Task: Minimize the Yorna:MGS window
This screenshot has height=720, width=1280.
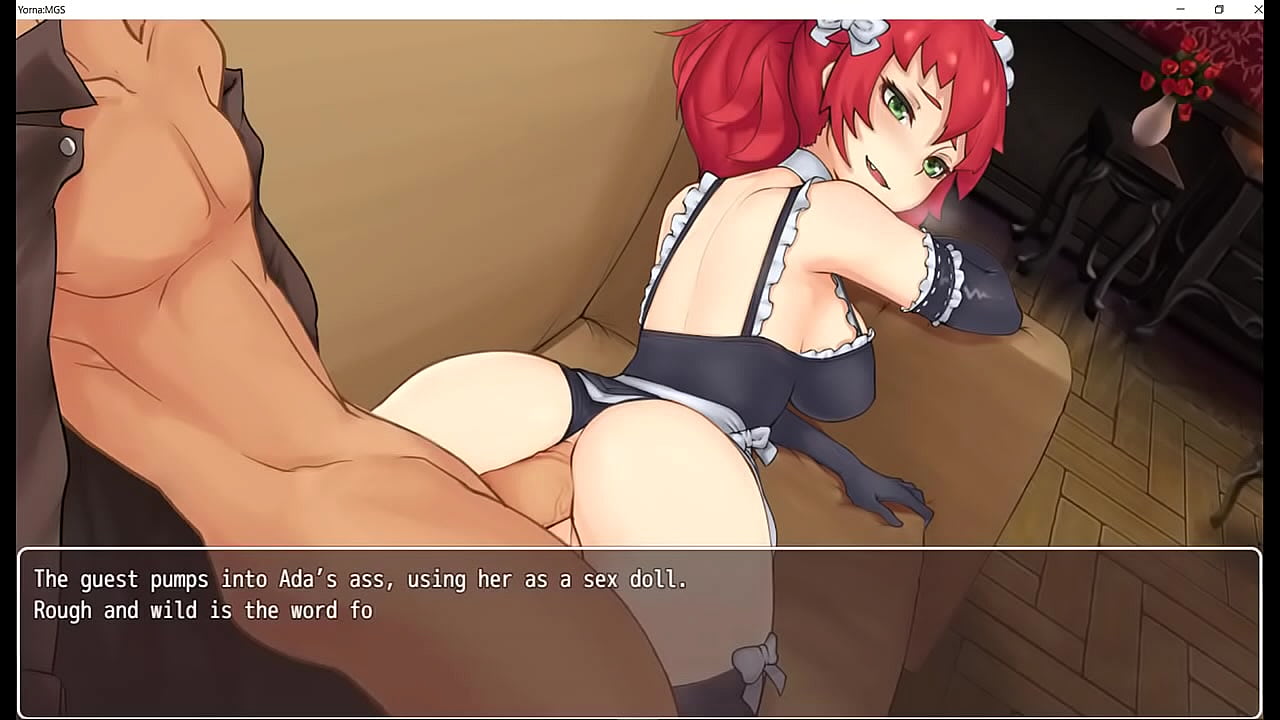Action: click(x=1180, y=9)
